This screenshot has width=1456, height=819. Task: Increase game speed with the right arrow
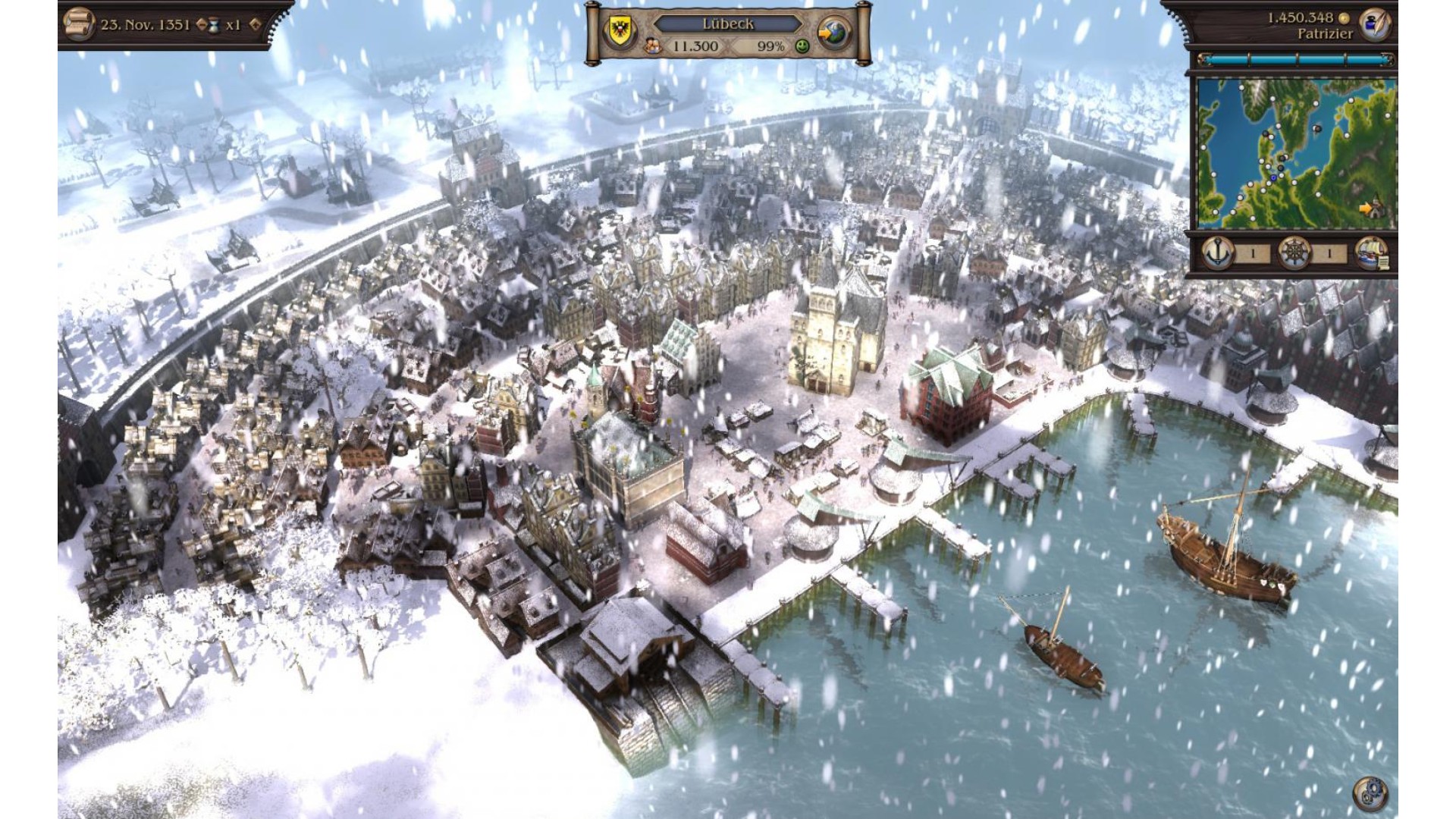[255, 25]
